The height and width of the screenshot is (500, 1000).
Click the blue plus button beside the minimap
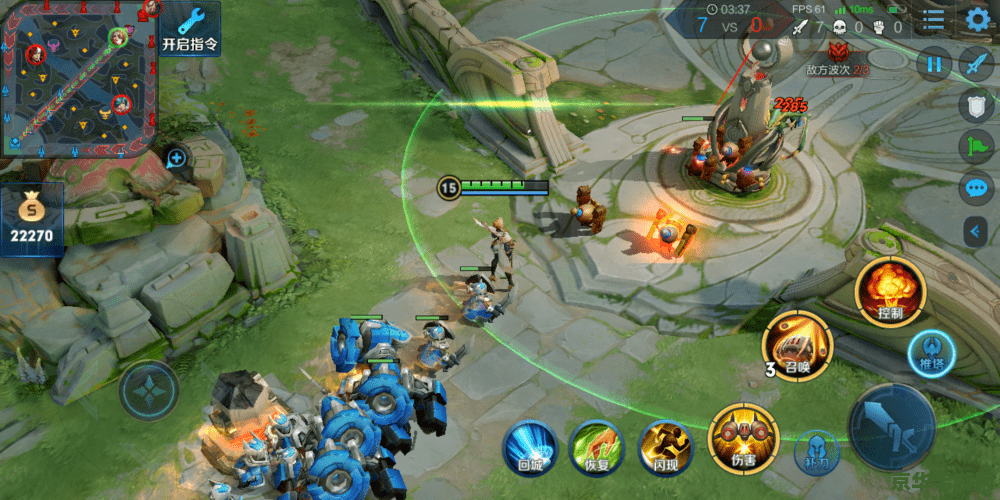[177, 158]
